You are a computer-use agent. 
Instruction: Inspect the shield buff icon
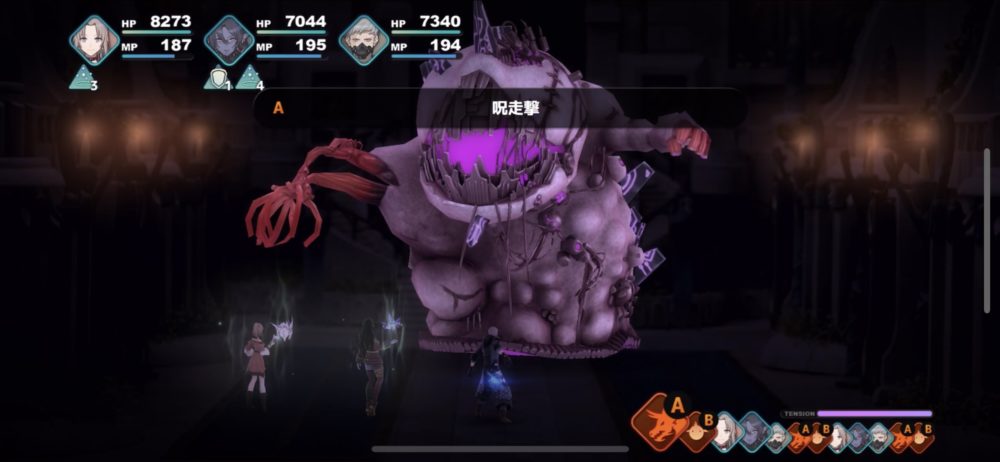tap(214, 78)
